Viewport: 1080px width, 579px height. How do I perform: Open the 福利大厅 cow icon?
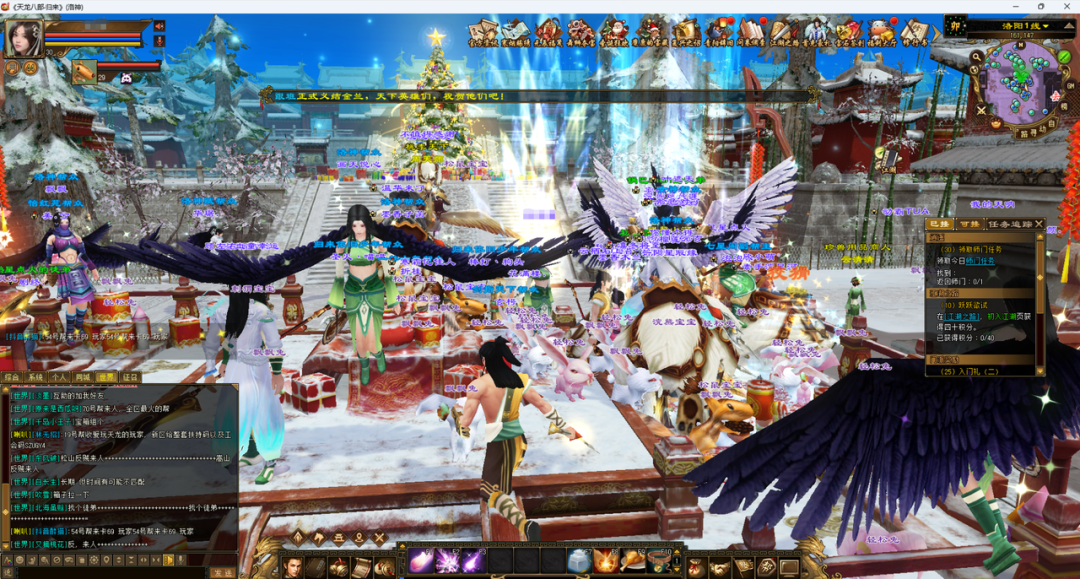point(880,32)
